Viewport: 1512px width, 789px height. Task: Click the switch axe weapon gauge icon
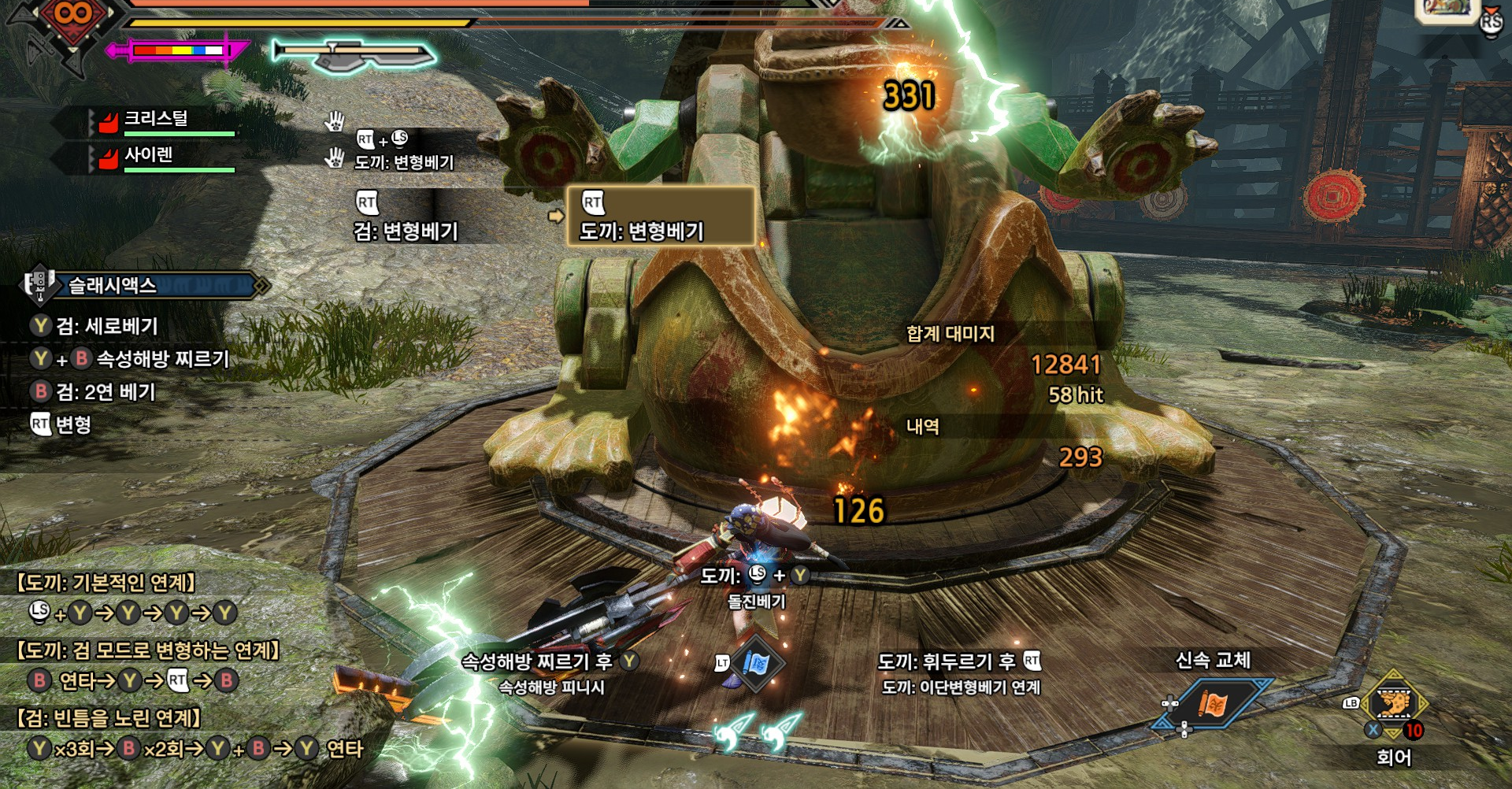(354, 54)
